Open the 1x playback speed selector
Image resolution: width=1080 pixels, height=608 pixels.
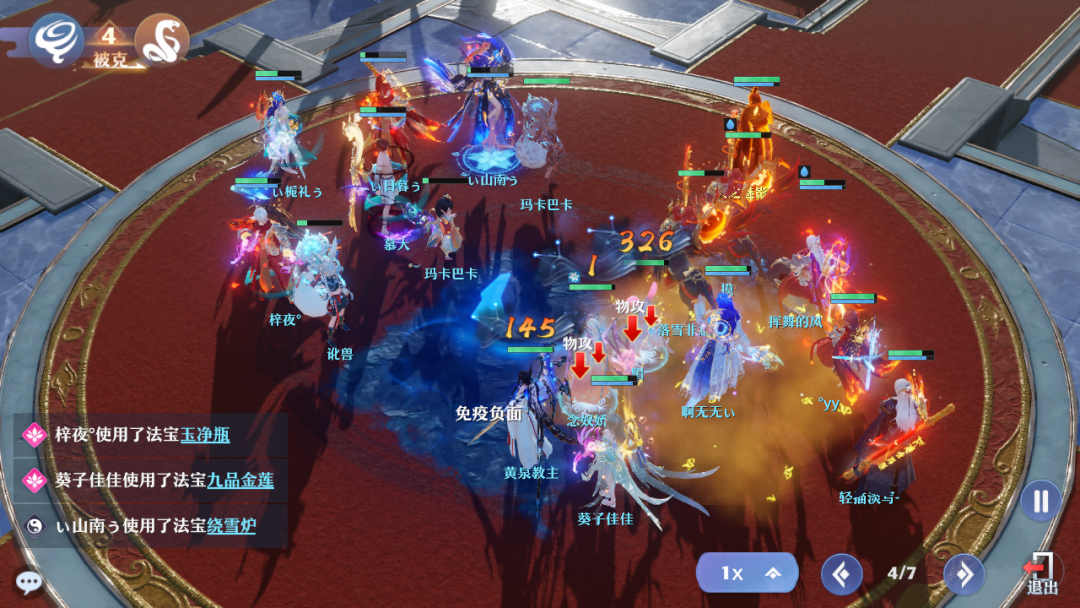pos(747,573)
